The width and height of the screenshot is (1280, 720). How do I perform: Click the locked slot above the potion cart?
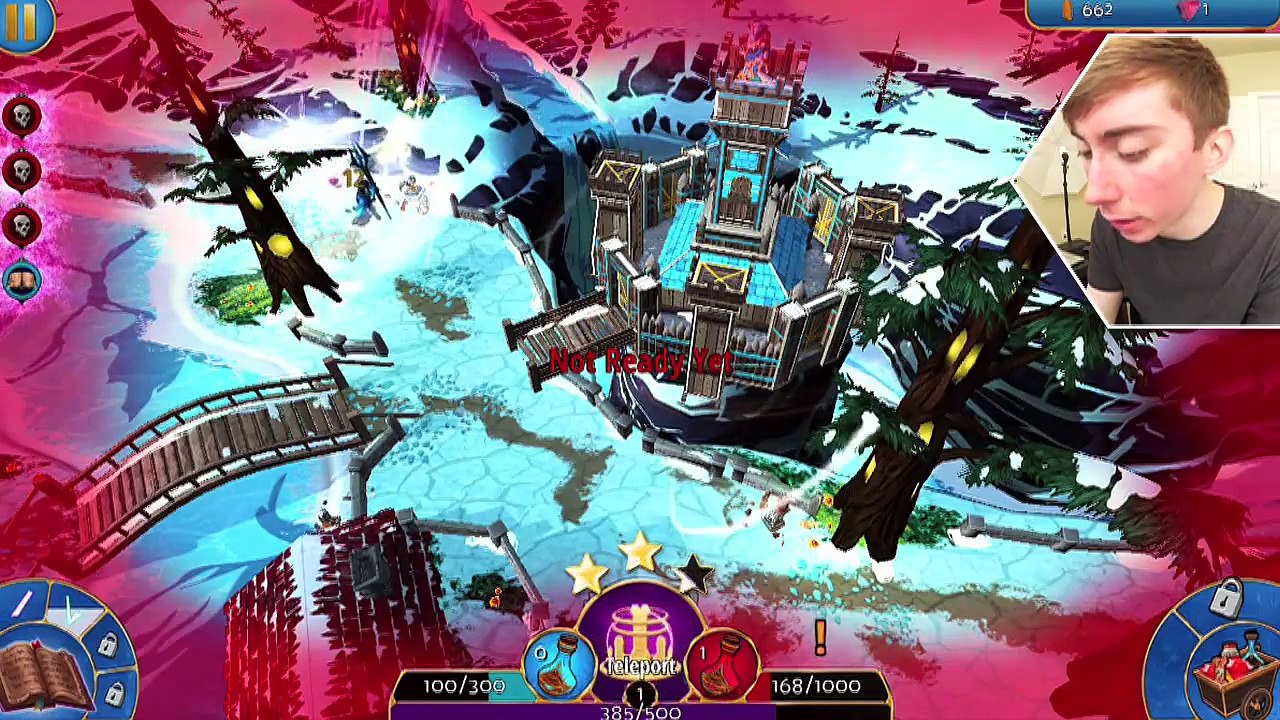pyautogui.click(x=1227, y=600)
